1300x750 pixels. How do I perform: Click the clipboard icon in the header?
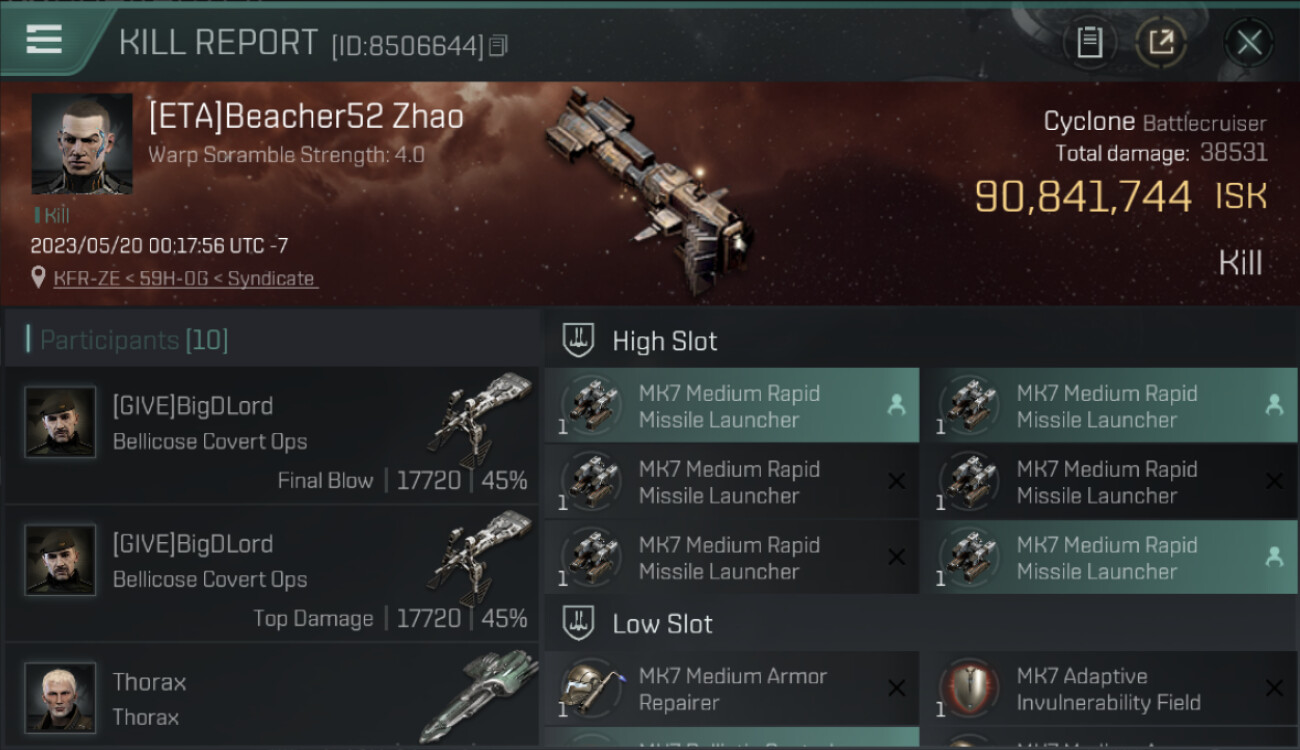(1089, 42)
